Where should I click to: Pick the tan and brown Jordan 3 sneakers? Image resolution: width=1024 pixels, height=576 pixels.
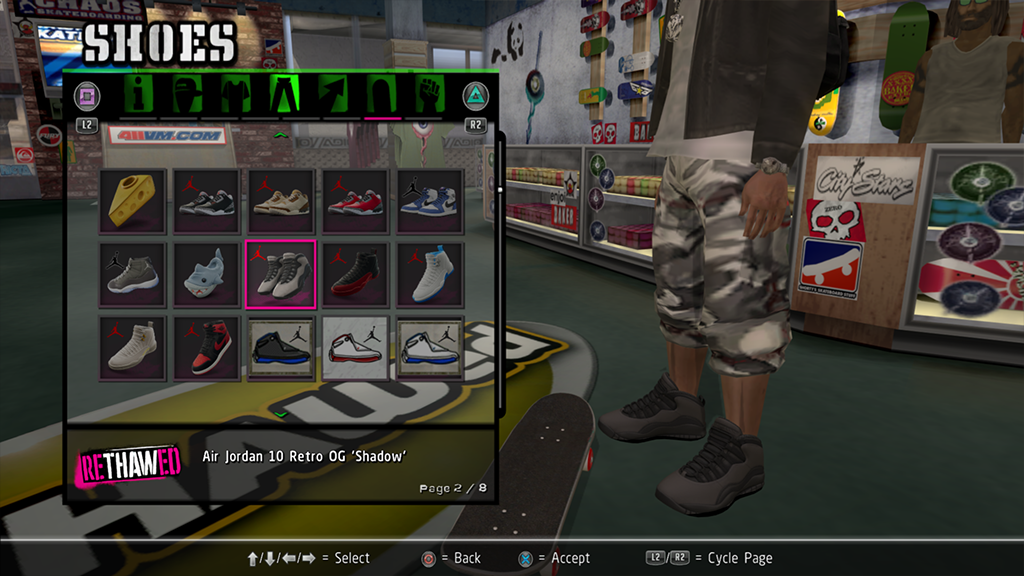click(281, 201)
